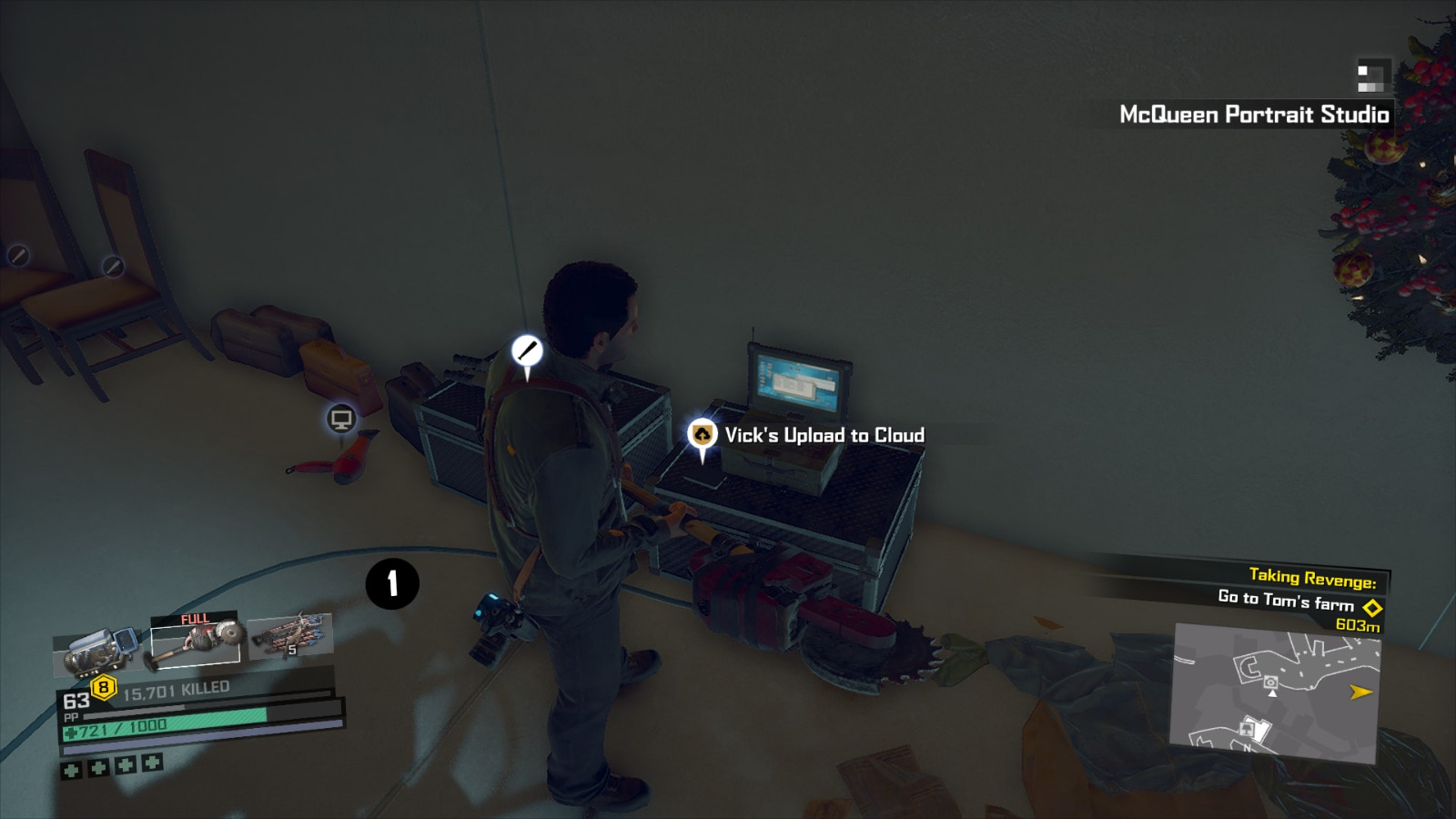Click the camera icon on the minimap
Image resolution: width=1456 pixels, height=819 pixels.
coord(1271,681)
